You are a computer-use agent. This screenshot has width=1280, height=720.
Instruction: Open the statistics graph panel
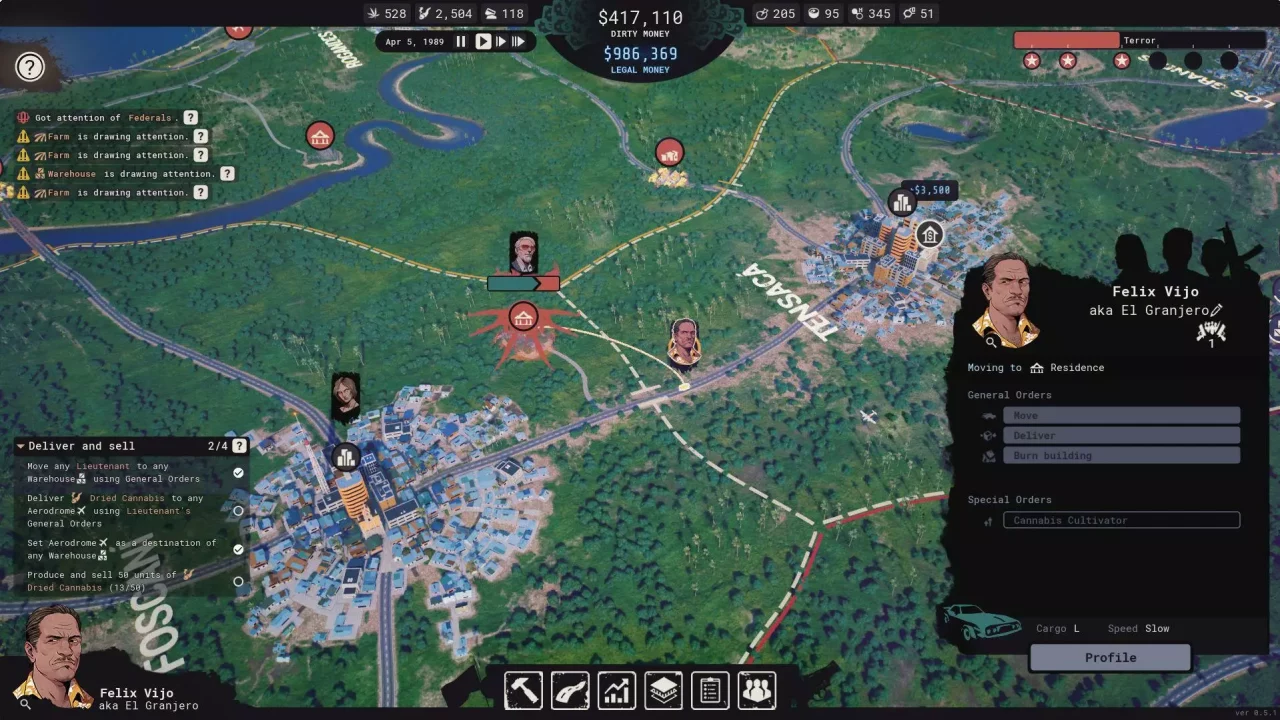pos(616,690)
